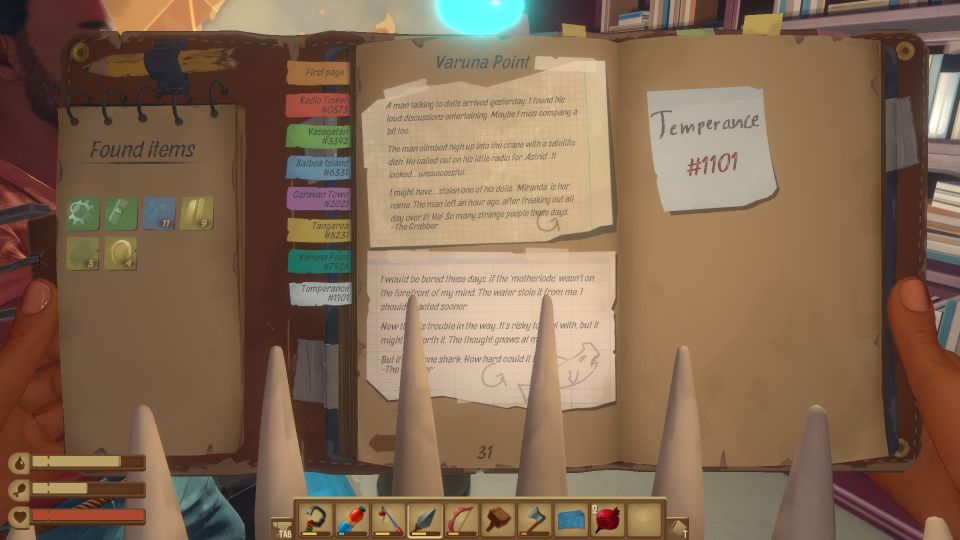Equip the axe from the hotbar
The width and height of the screenshot is (960, 540).
(x=535, y=518)
